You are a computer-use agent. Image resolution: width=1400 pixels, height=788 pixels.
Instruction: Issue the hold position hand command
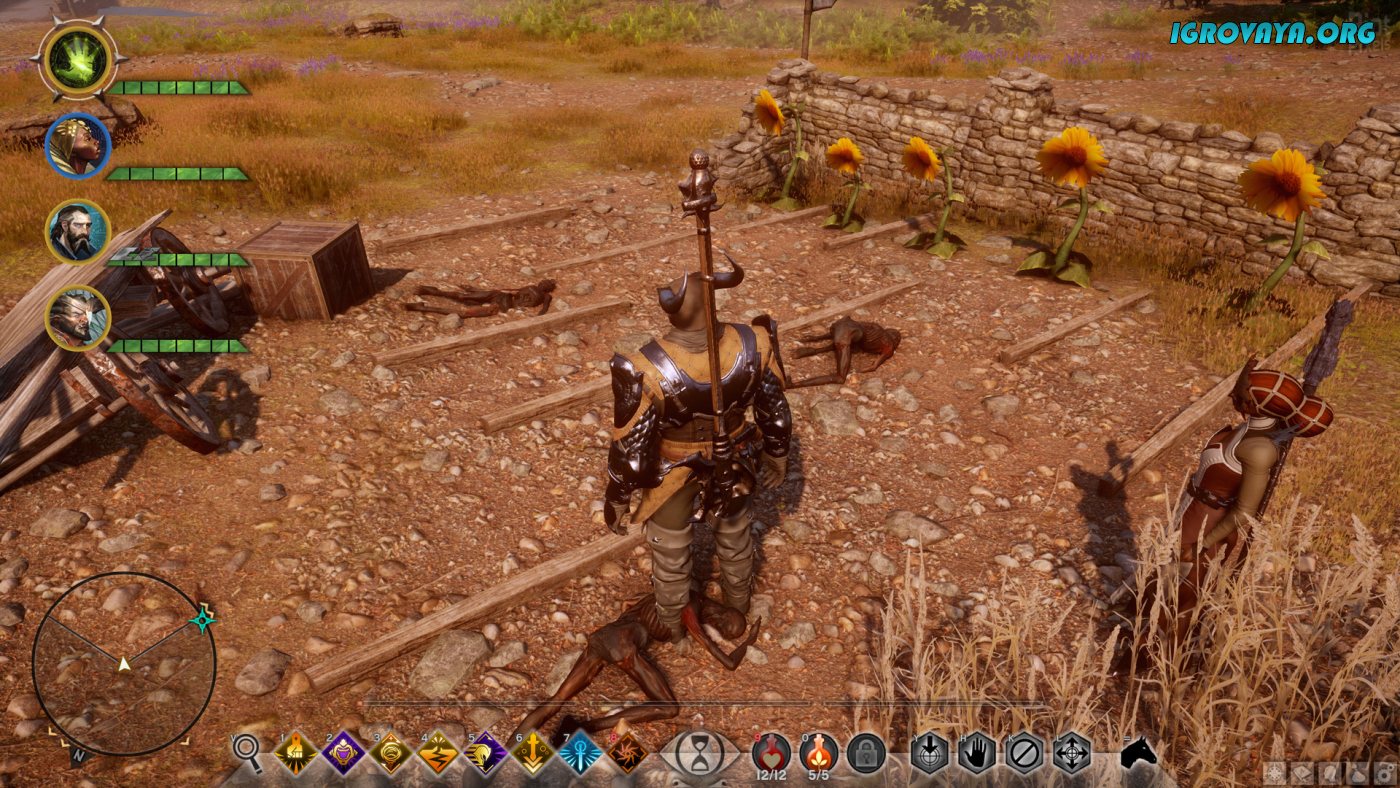[977, 753]
